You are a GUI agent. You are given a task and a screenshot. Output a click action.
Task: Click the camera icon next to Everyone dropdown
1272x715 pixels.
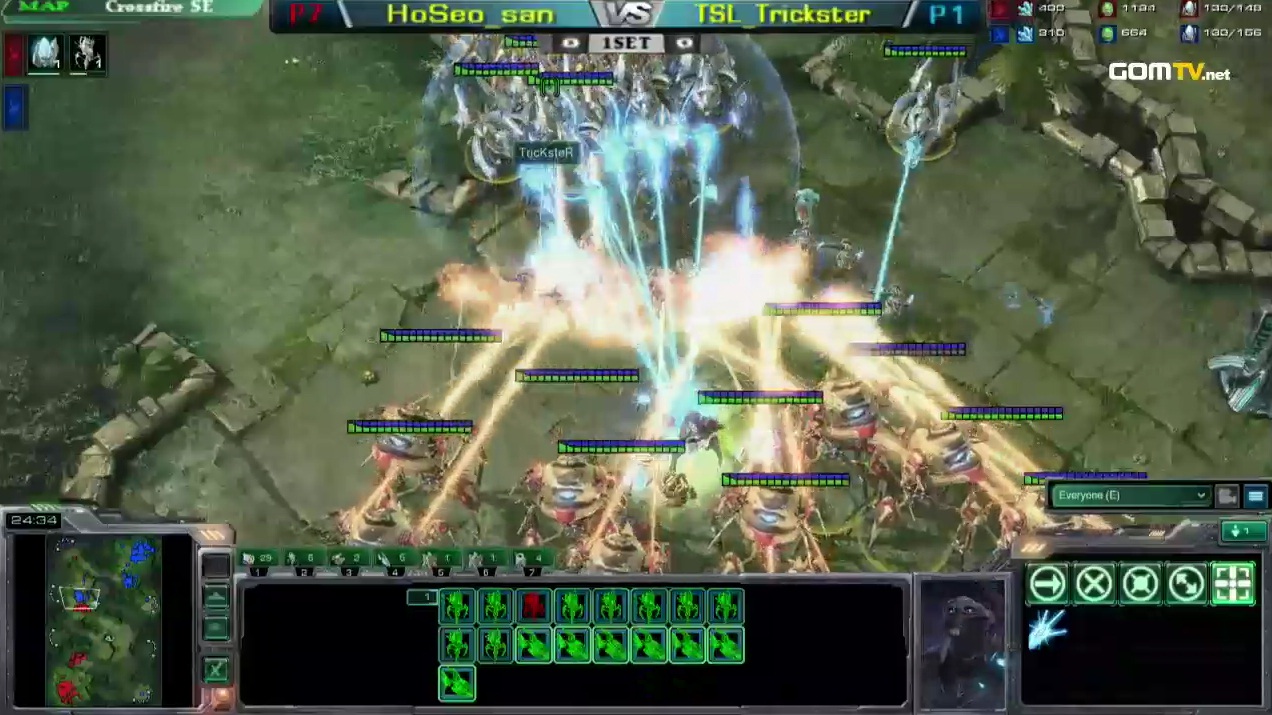tap(1227, 495)
